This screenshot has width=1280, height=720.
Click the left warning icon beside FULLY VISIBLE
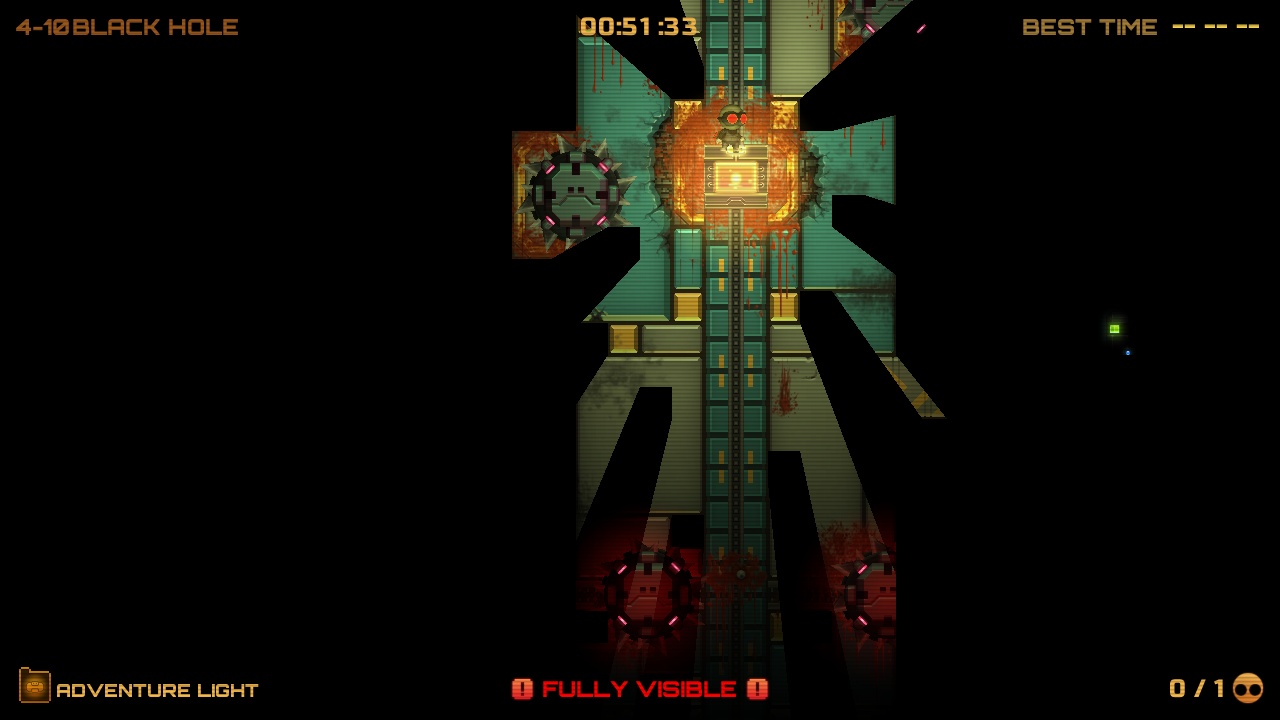tap(522, 688)
